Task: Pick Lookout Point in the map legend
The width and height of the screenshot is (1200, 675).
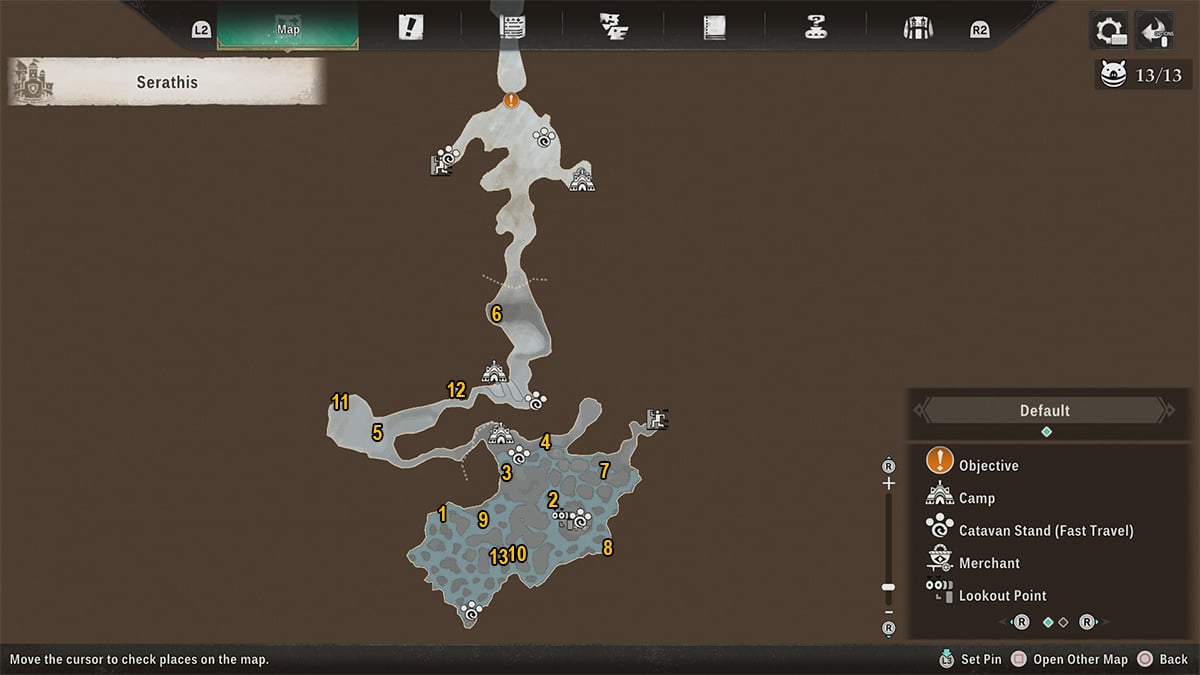Action: pyautogui.click(x=1002, y=595)
